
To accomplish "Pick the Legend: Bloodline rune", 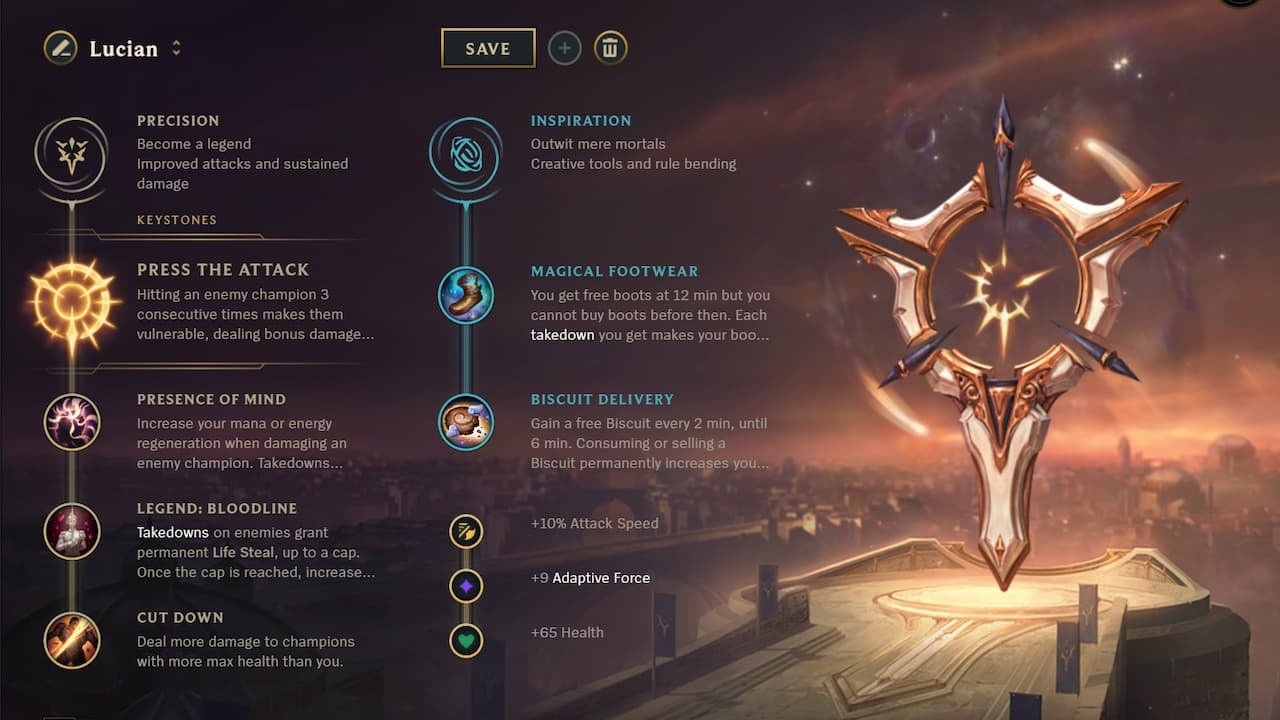I will click(72, 533).
